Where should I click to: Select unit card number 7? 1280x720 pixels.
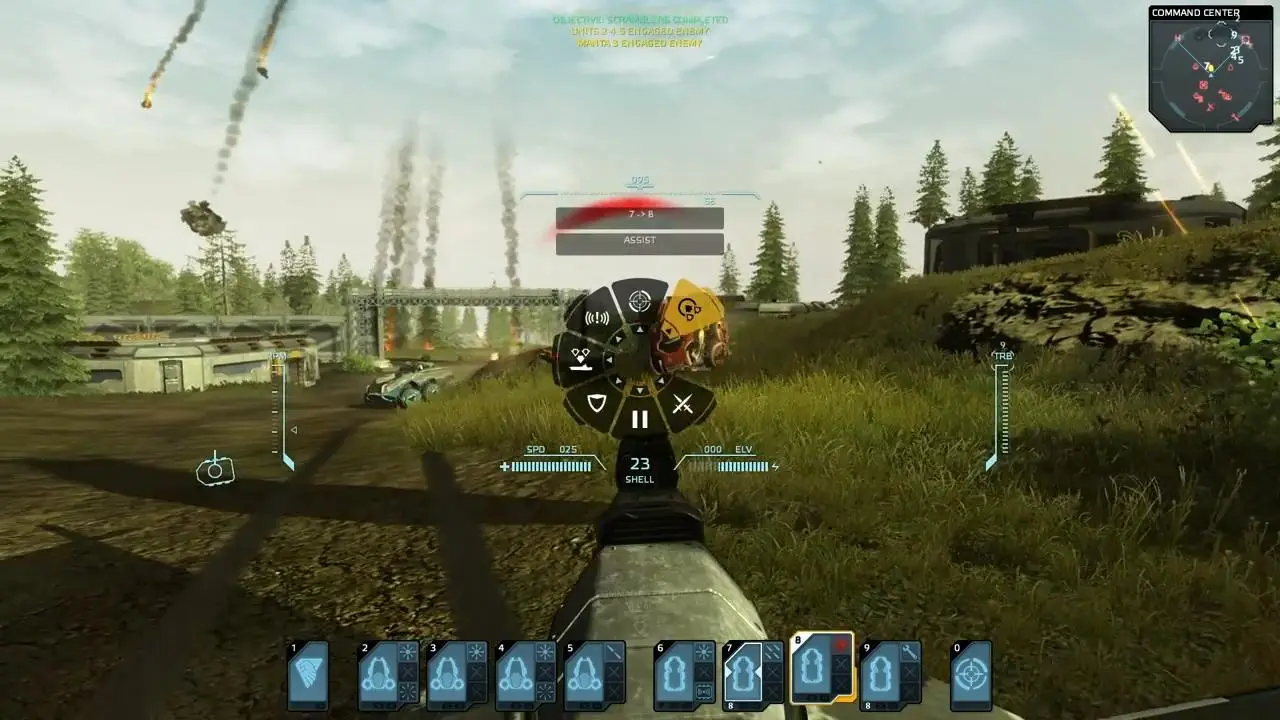click(753, 676)
